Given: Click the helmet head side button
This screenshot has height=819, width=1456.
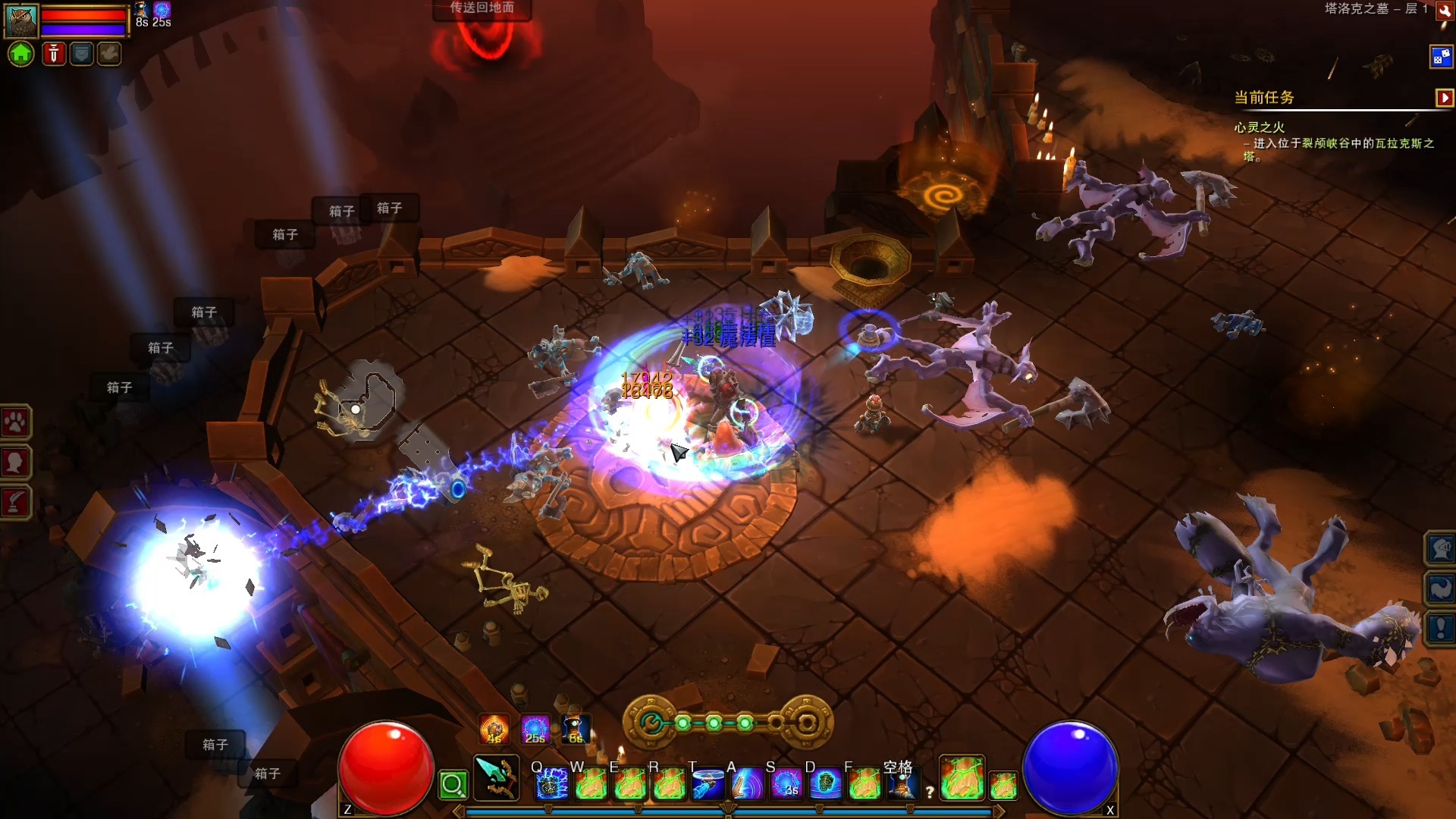Looking at the screenshot, I should click(1440, 548).
